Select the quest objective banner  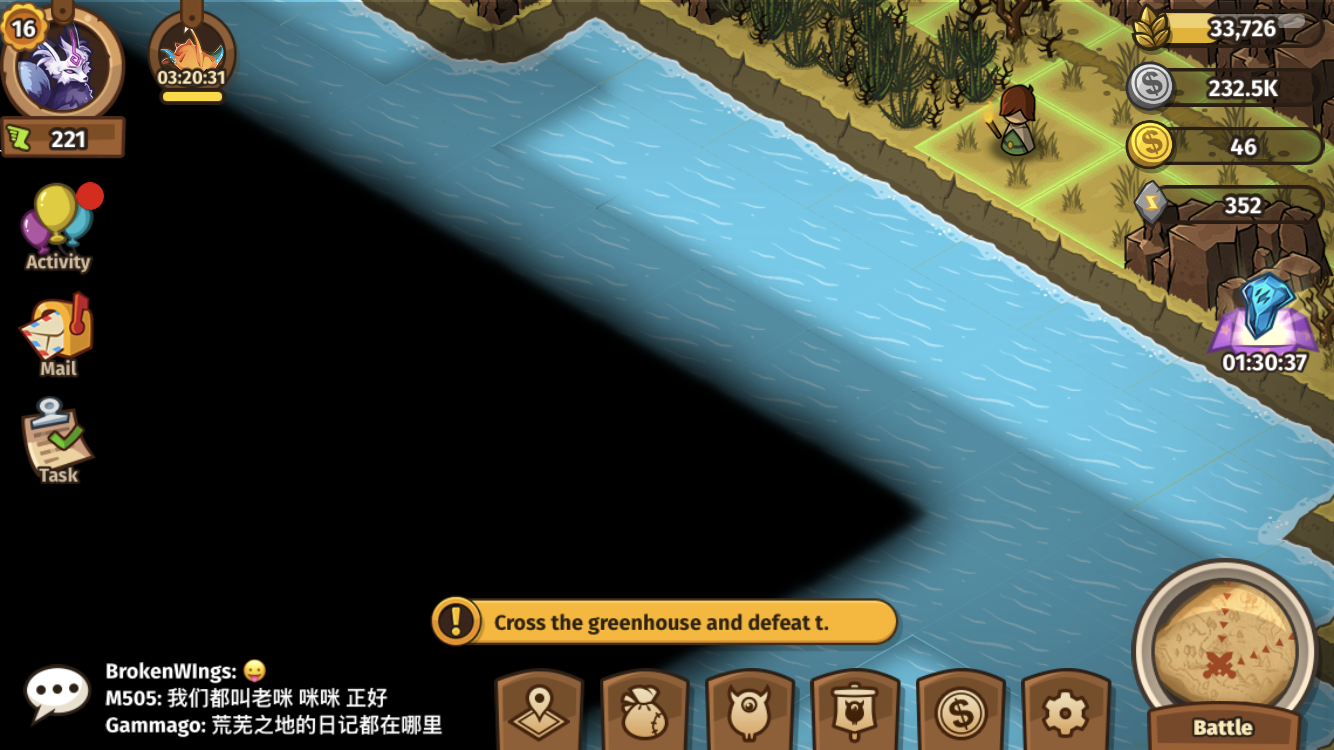664,622
